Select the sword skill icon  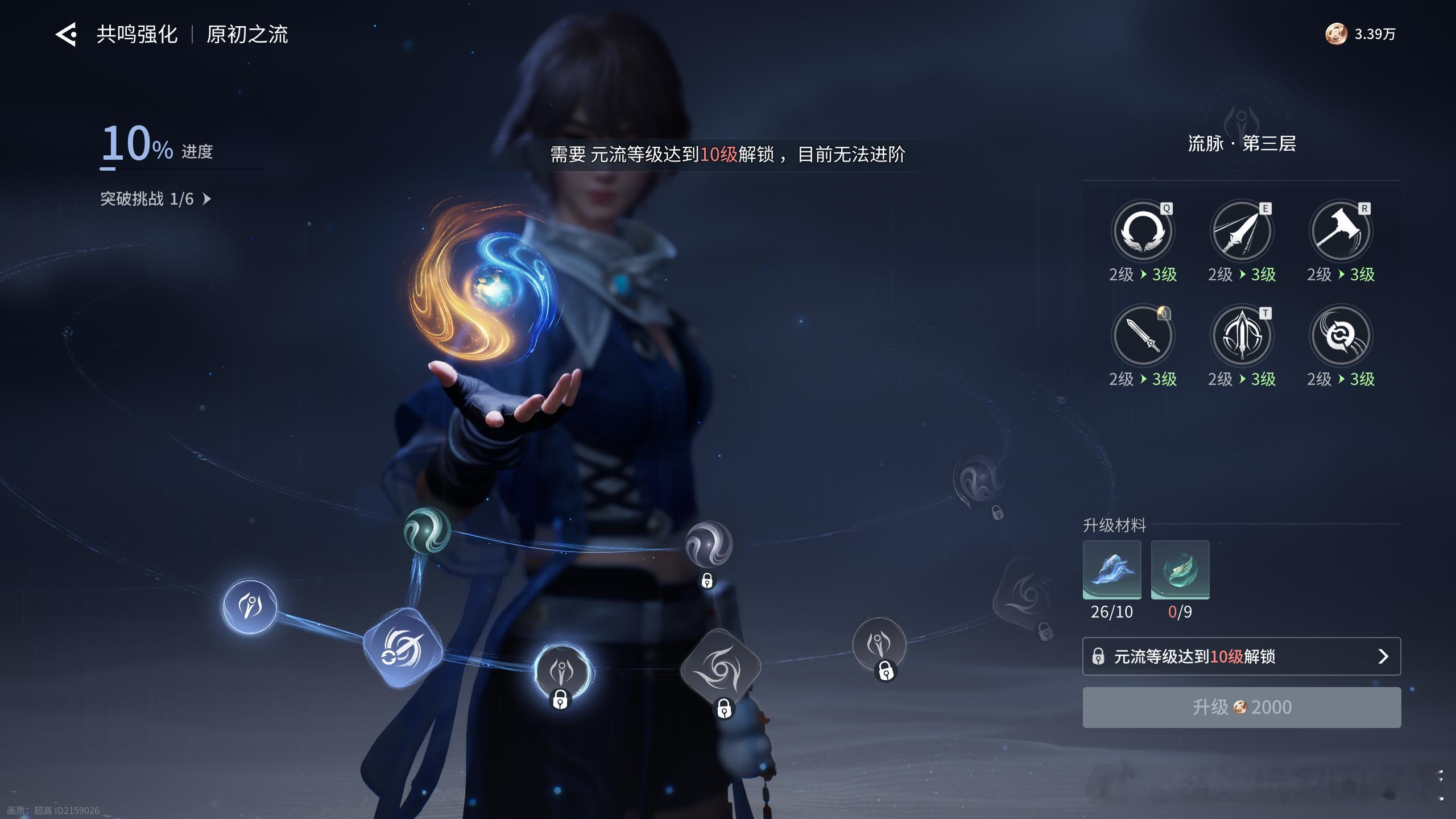[1142, 336]
